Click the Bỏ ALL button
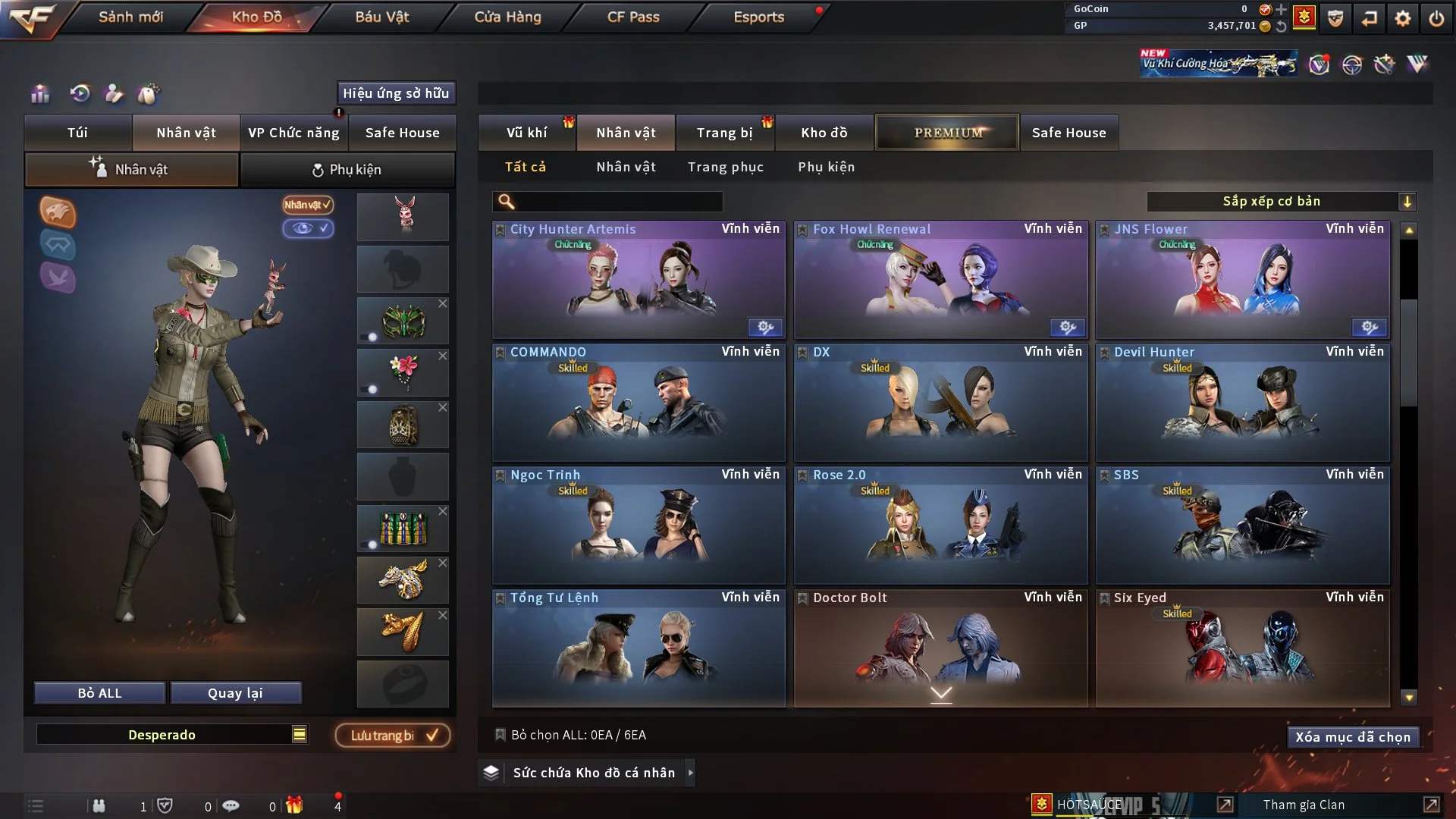The image size is (1456, 819). click(99, 693)
